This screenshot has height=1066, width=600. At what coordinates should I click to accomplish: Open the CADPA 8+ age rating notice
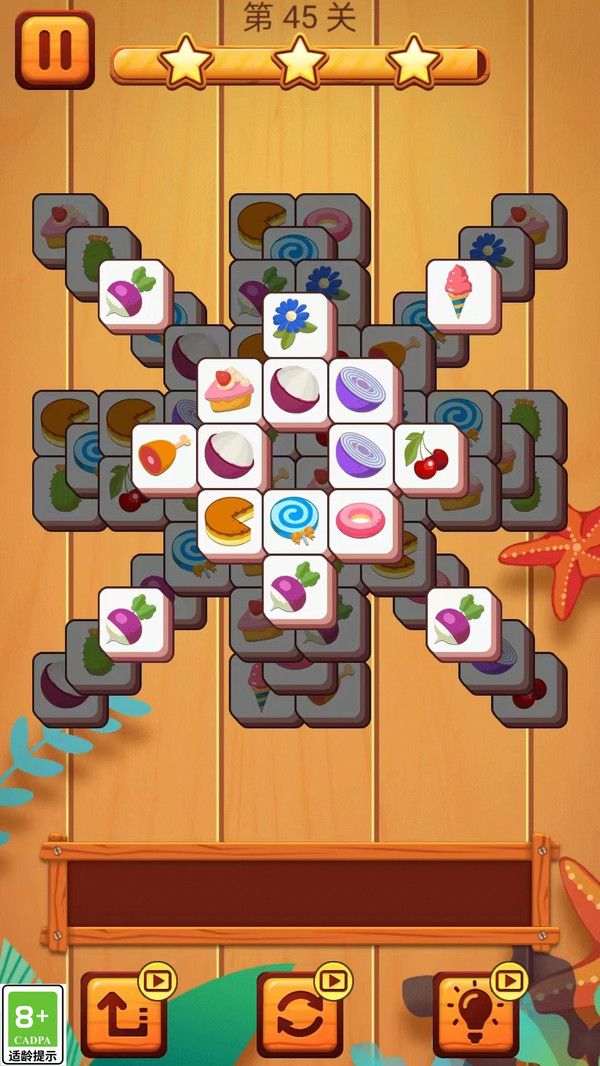point(32,1025)
